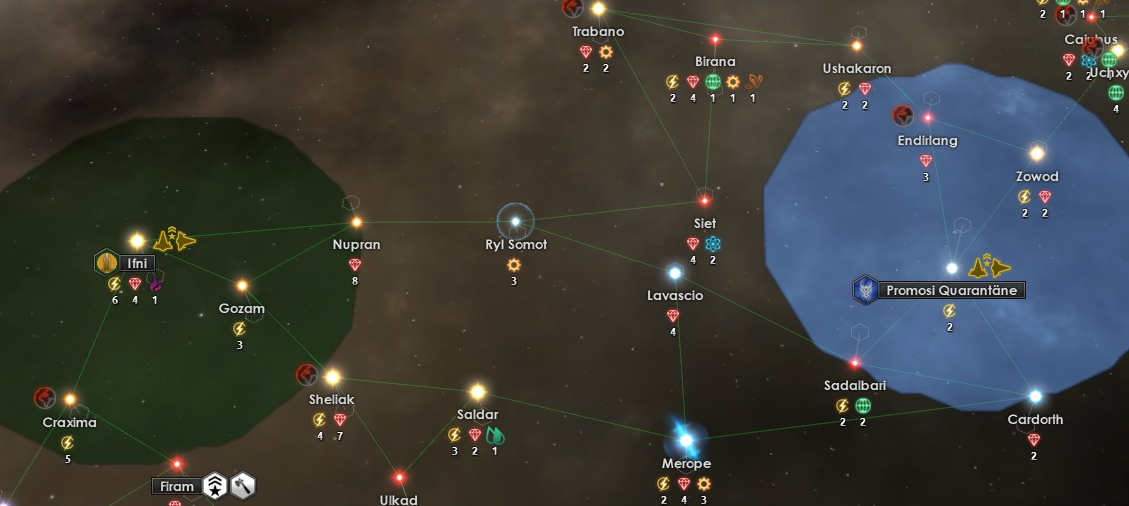
Task: Select the Gozam system name
Action: (242, 309)
